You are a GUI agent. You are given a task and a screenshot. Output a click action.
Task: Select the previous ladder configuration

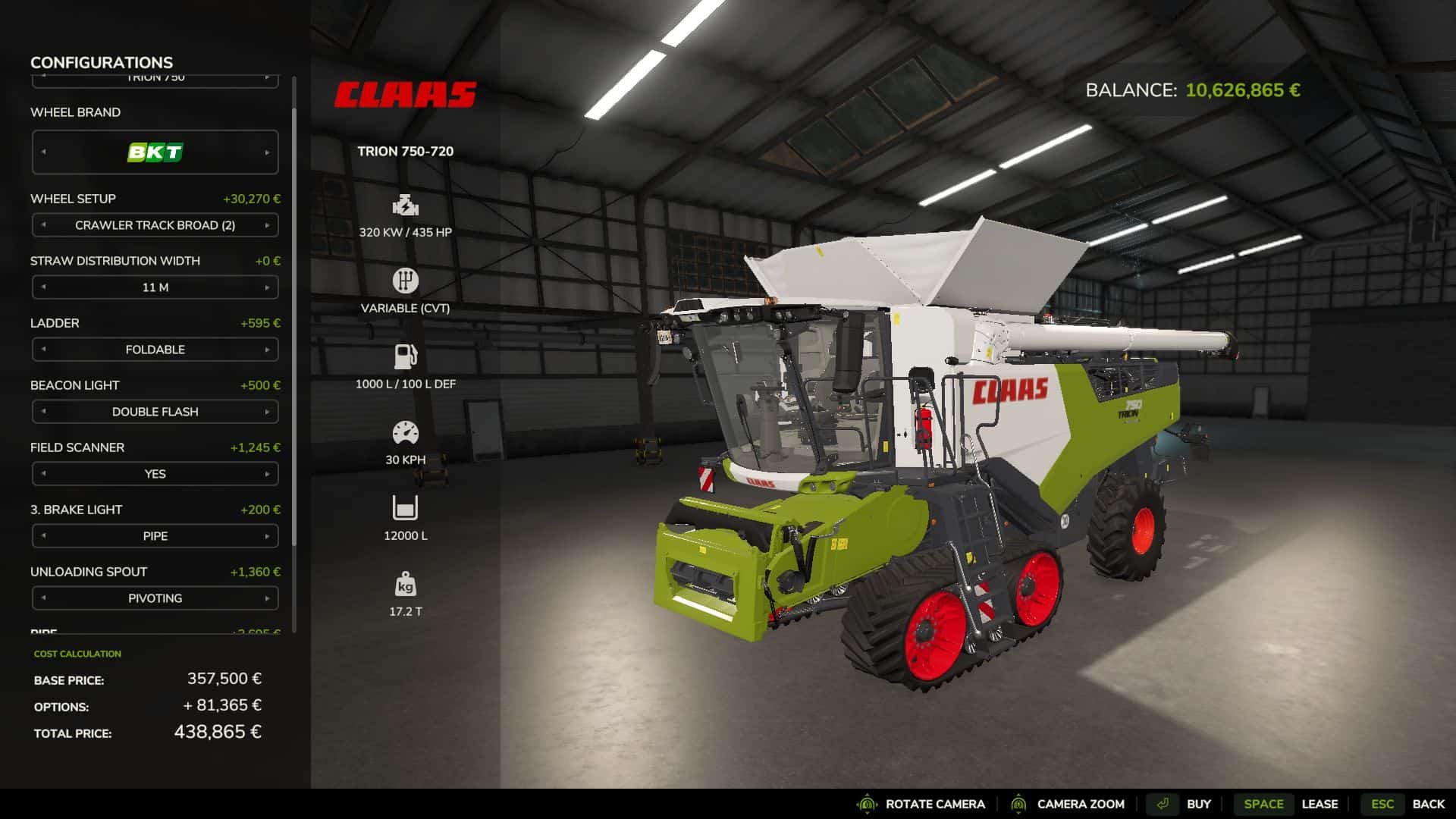click(x=43, y=350)
